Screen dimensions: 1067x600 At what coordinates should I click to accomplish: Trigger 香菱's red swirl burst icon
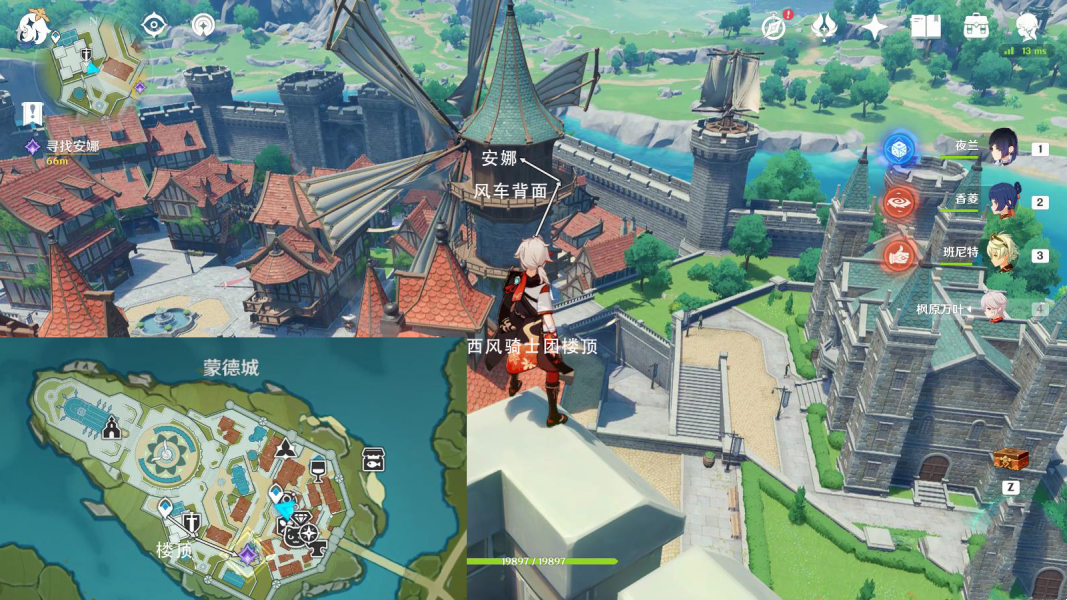pos(900,202)
